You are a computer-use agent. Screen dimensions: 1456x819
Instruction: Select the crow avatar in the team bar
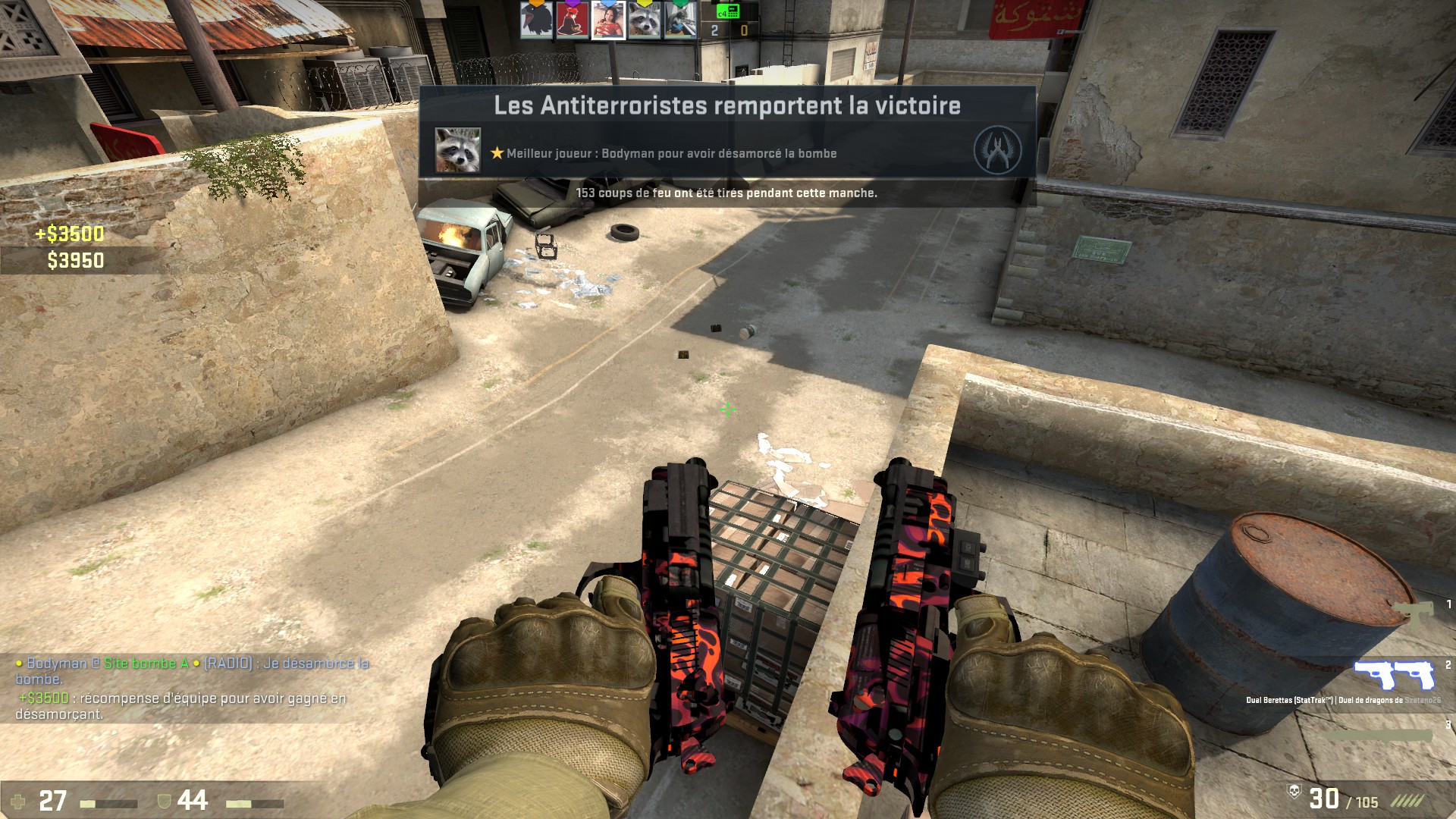pyautogui.click(x=535, y=20)
